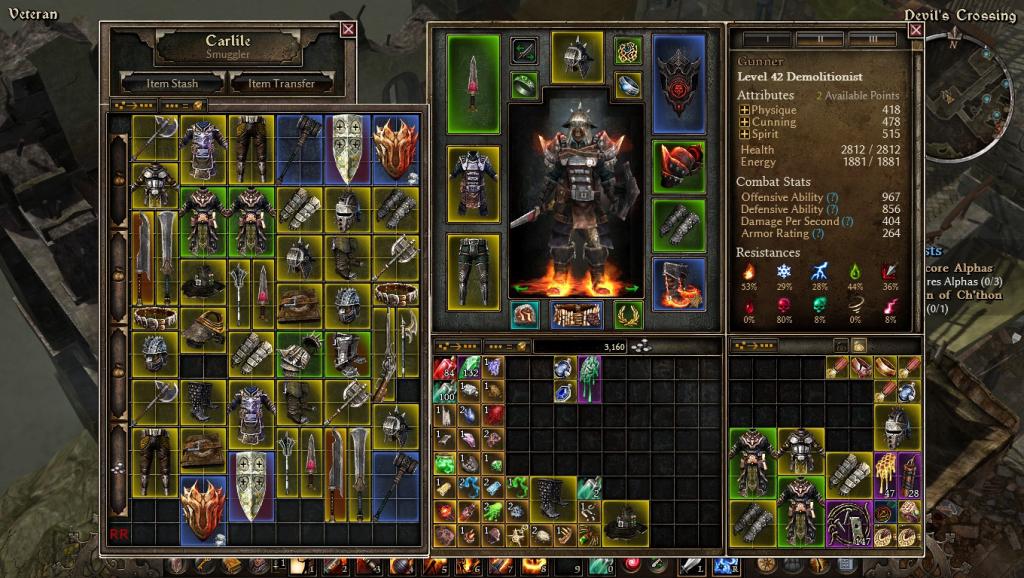Switch to character sheet tab II

818,40
